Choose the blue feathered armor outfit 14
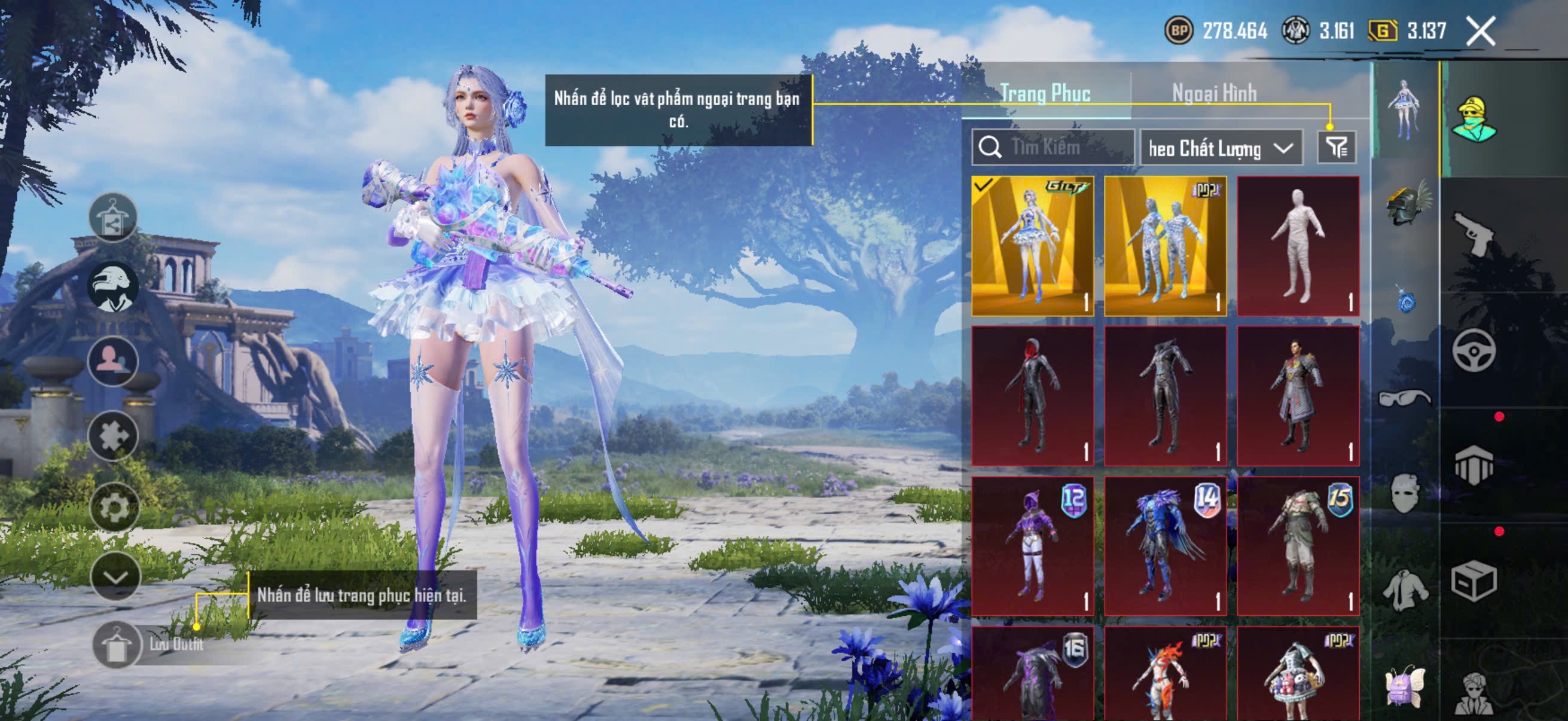 pos(1165,546)
